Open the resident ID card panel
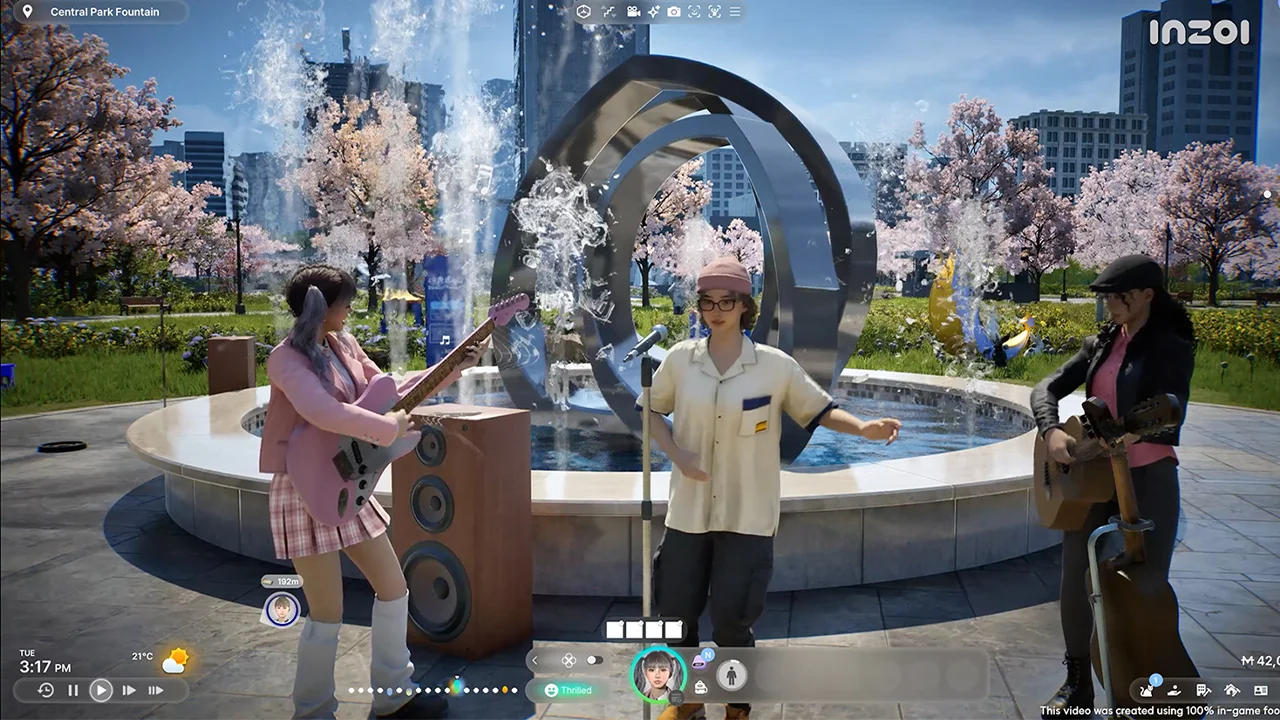Image resolution: width=1280 pixels, height=720 pixels. coord(1261,690)
